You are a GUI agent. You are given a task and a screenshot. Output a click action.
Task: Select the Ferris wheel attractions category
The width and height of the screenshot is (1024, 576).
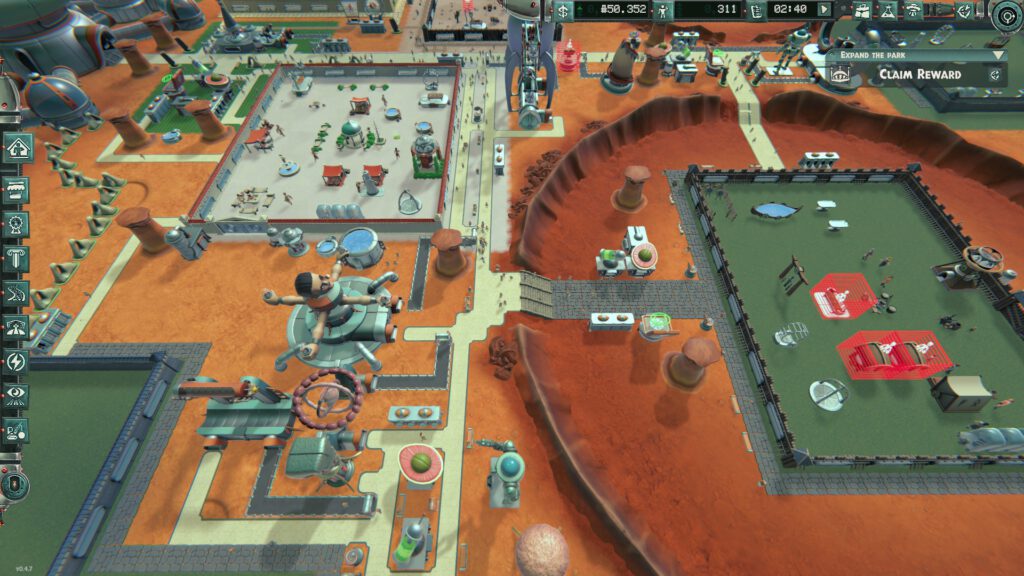17,224
